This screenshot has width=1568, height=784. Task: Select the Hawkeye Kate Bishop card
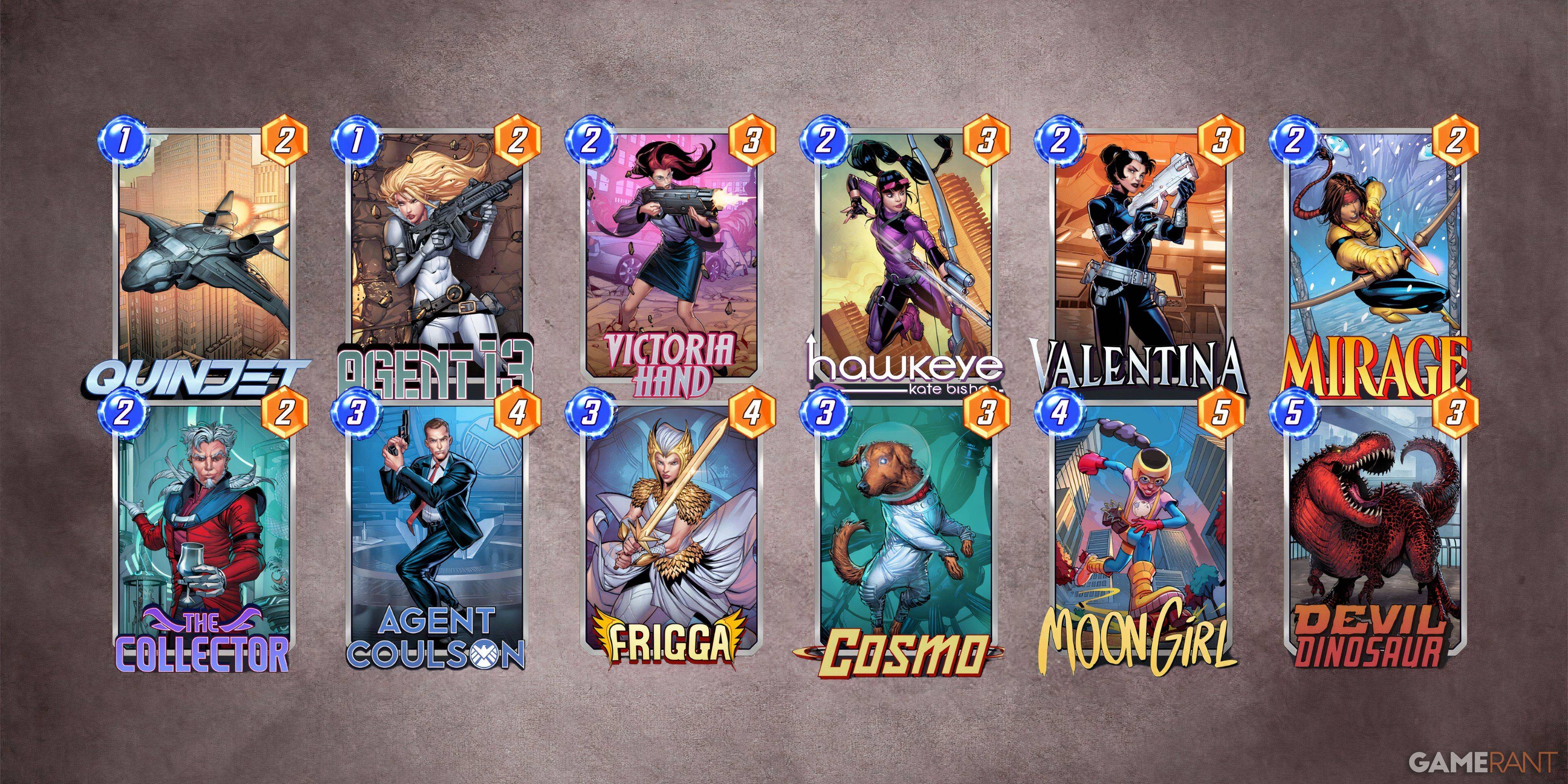tap(905, 256)
